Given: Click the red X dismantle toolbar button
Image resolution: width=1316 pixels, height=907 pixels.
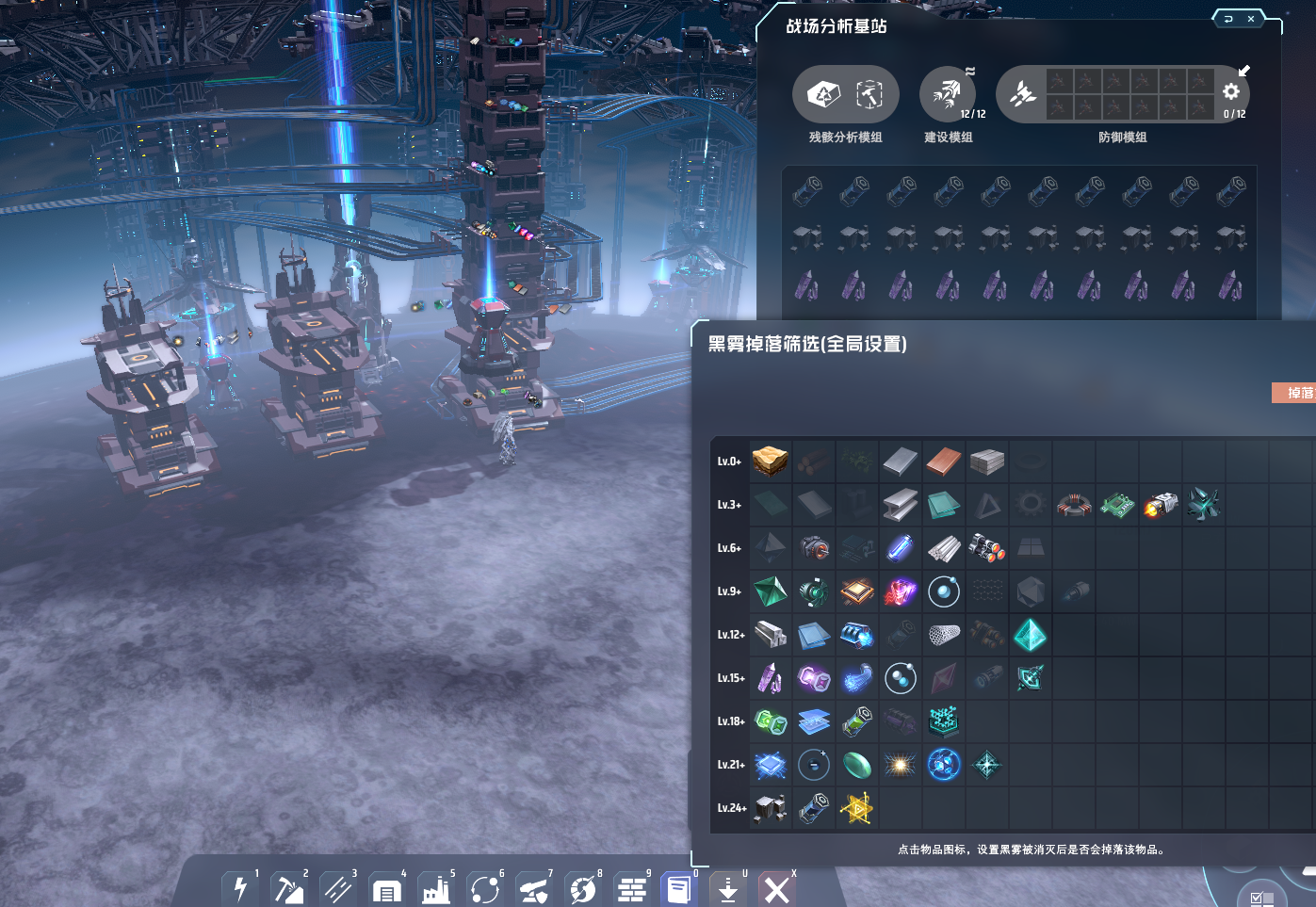Looking at the screenshot, I should (777, 888).
